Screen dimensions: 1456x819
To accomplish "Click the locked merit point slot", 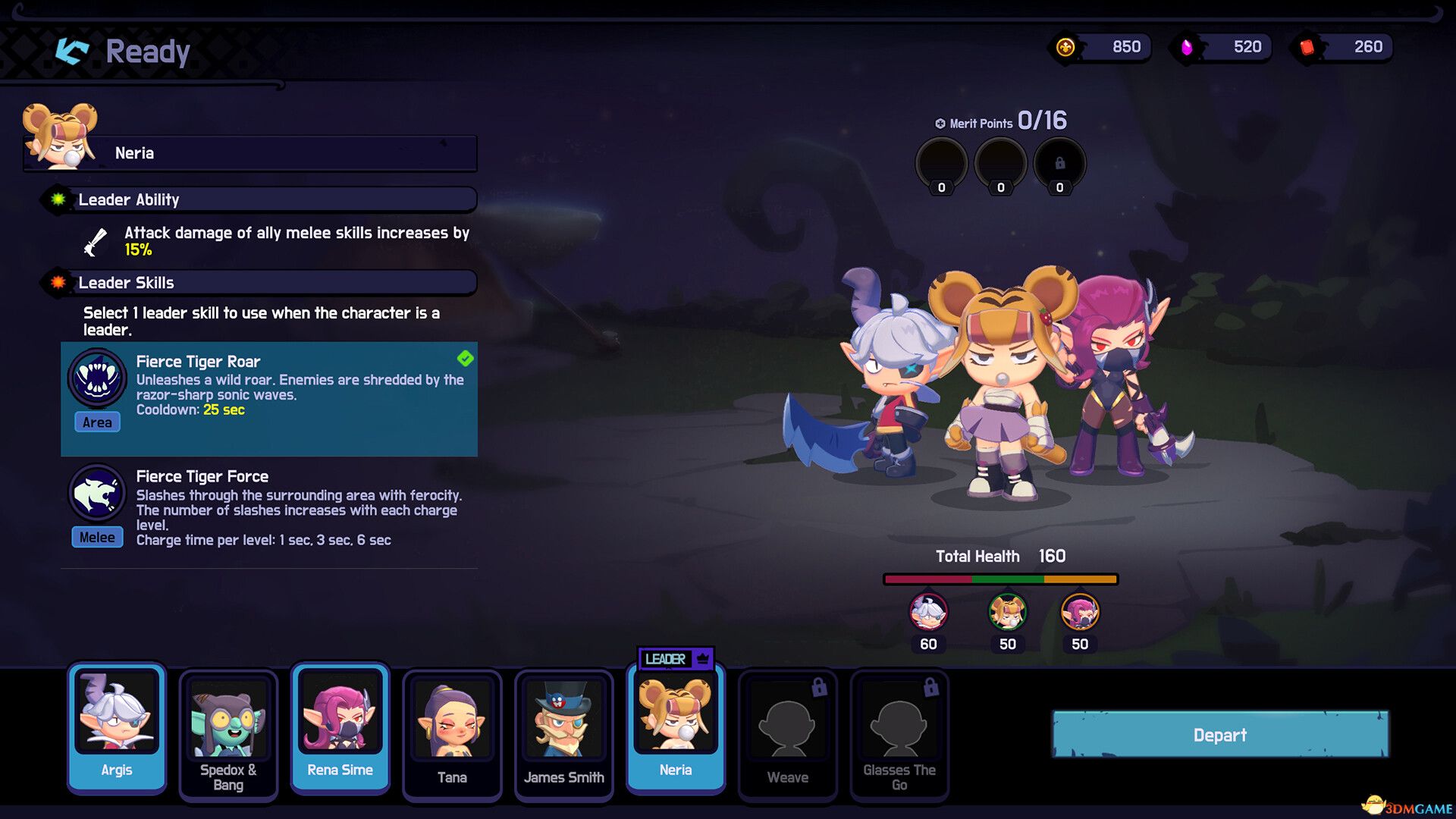I will [1059, 164].
